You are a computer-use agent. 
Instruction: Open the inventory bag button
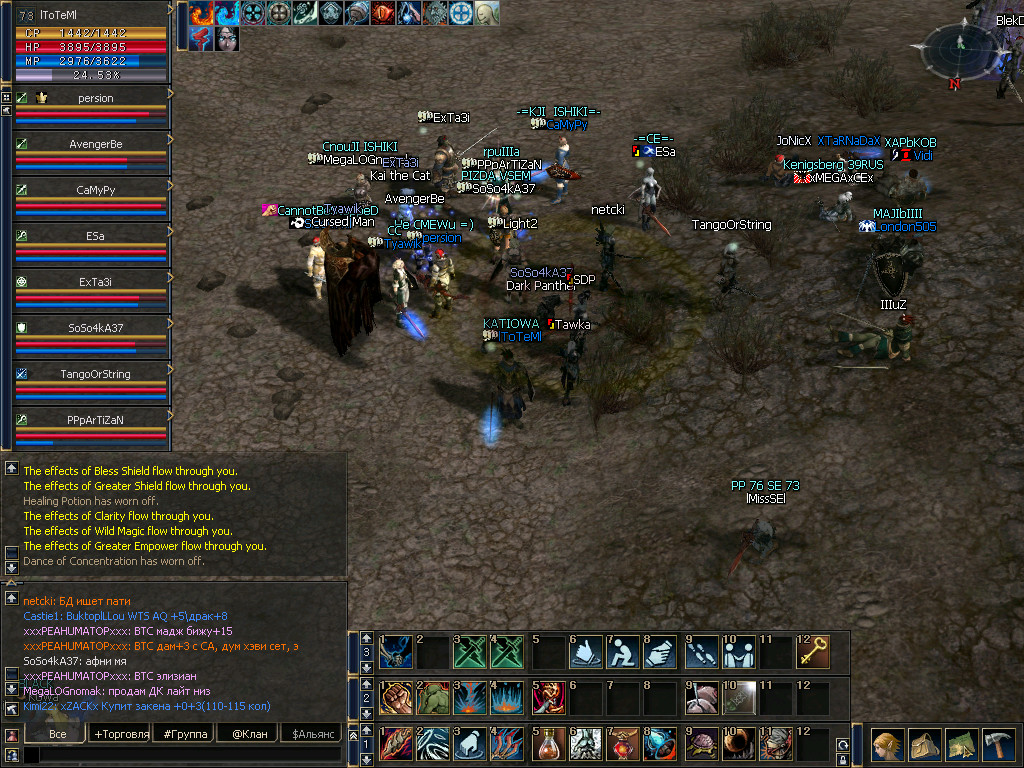[924, 745]
